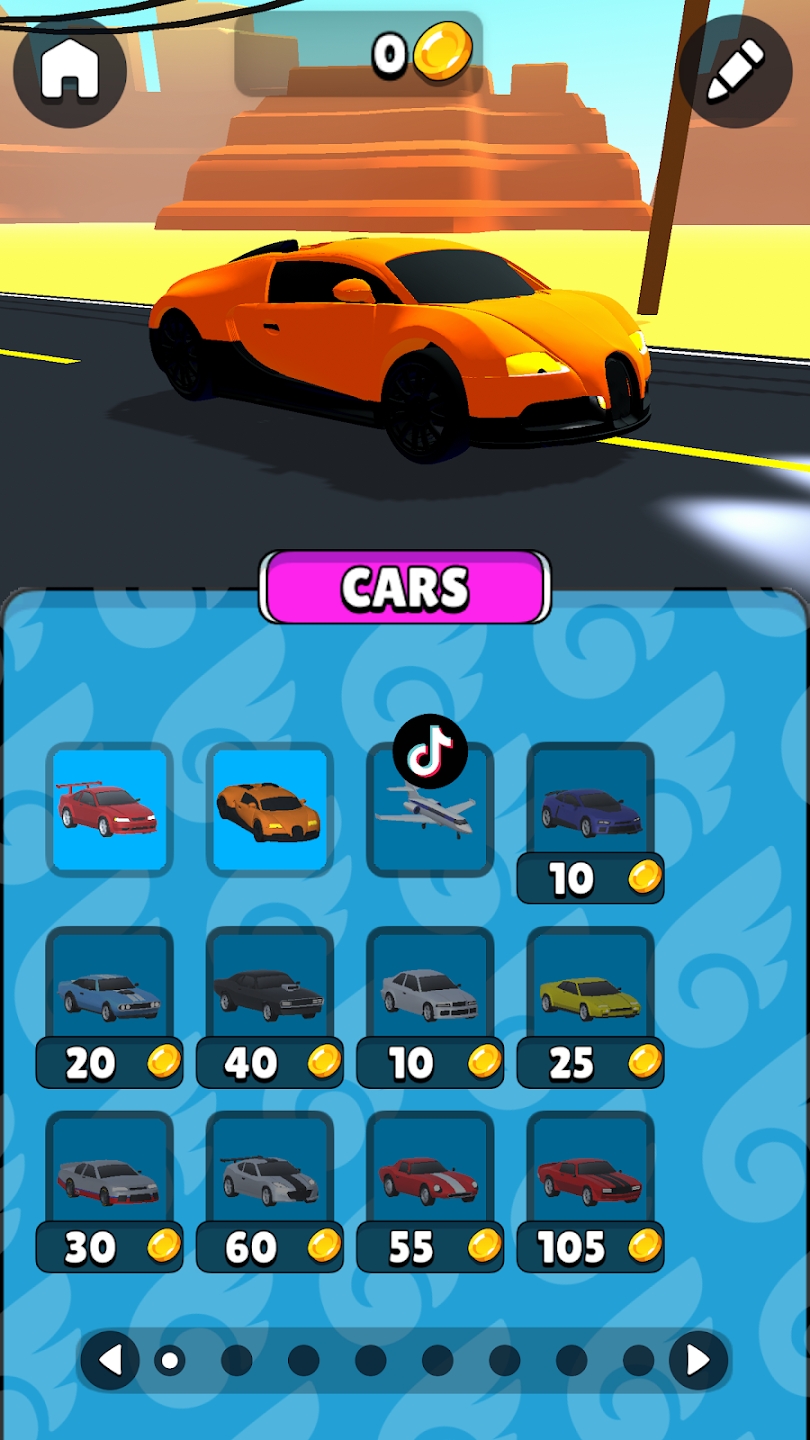Go to the next page of cars
Viewport: 810px width, 1440px height.
[698, 1360]
